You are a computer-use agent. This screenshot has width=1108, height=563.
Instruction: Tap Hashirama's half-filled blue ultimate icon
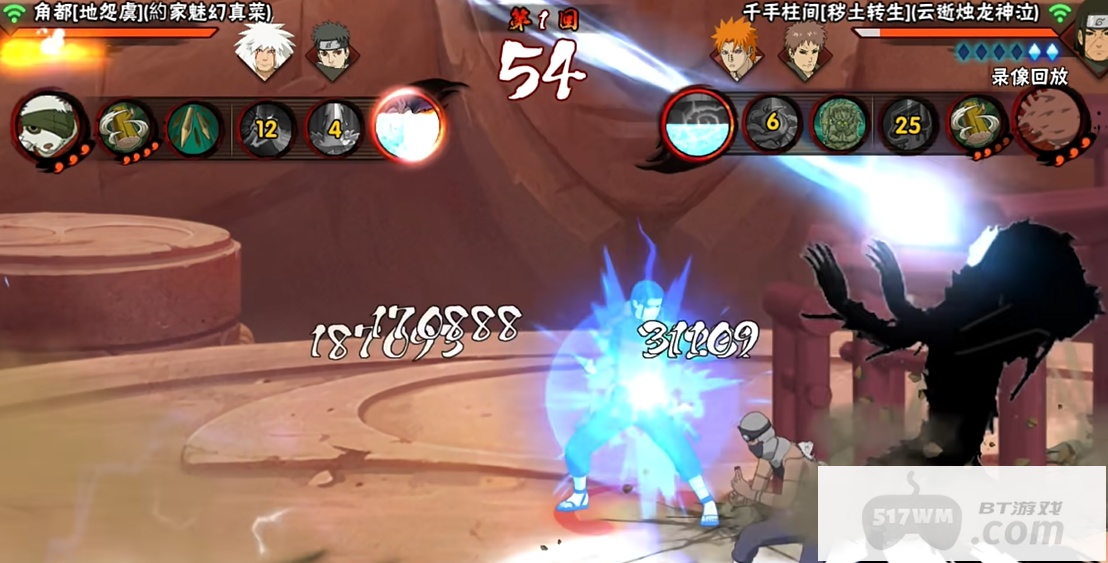tap(698, 123)
